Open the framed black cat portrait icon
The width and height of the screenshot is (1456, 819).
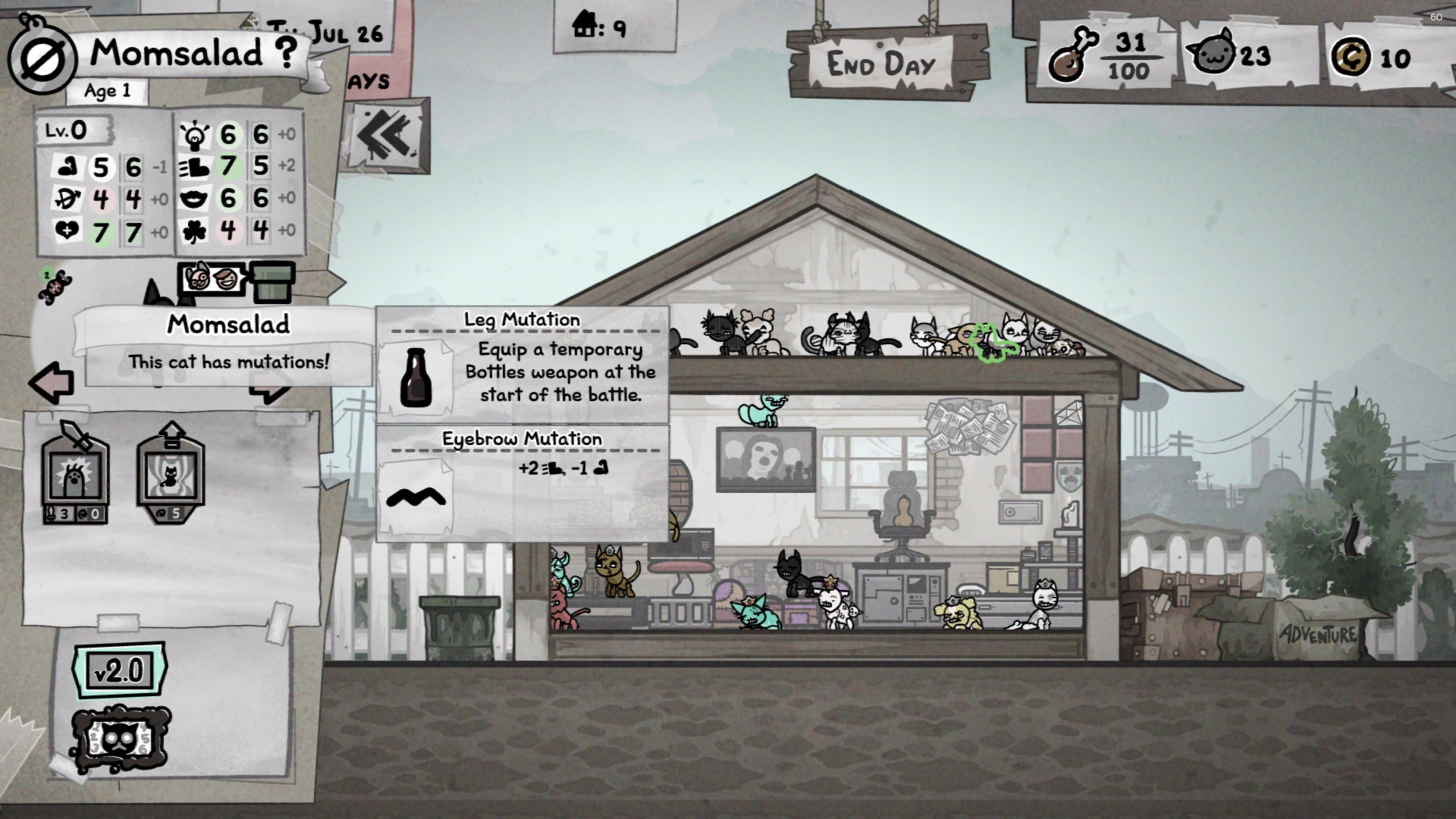coord(121,739)
